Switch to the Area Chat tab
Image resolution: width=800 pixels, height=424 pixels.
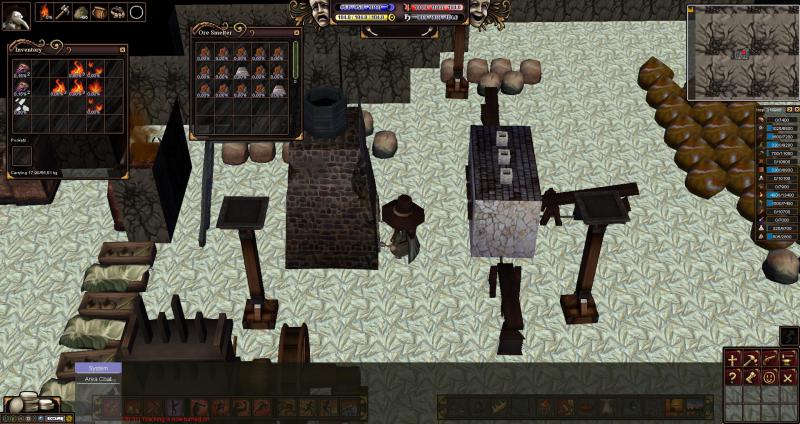click(x=99, y=380)
